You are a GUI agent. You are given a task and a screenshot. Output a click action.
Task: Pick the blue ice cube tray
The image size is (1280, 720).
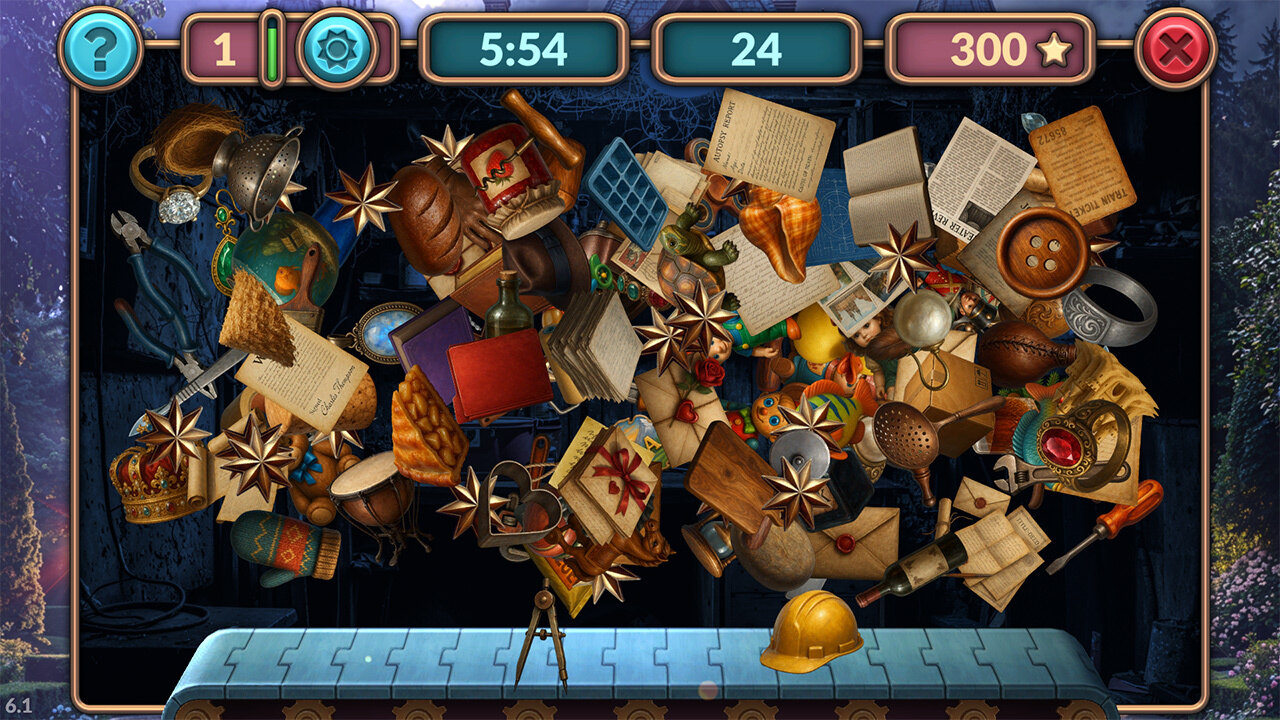click(627, 192)
